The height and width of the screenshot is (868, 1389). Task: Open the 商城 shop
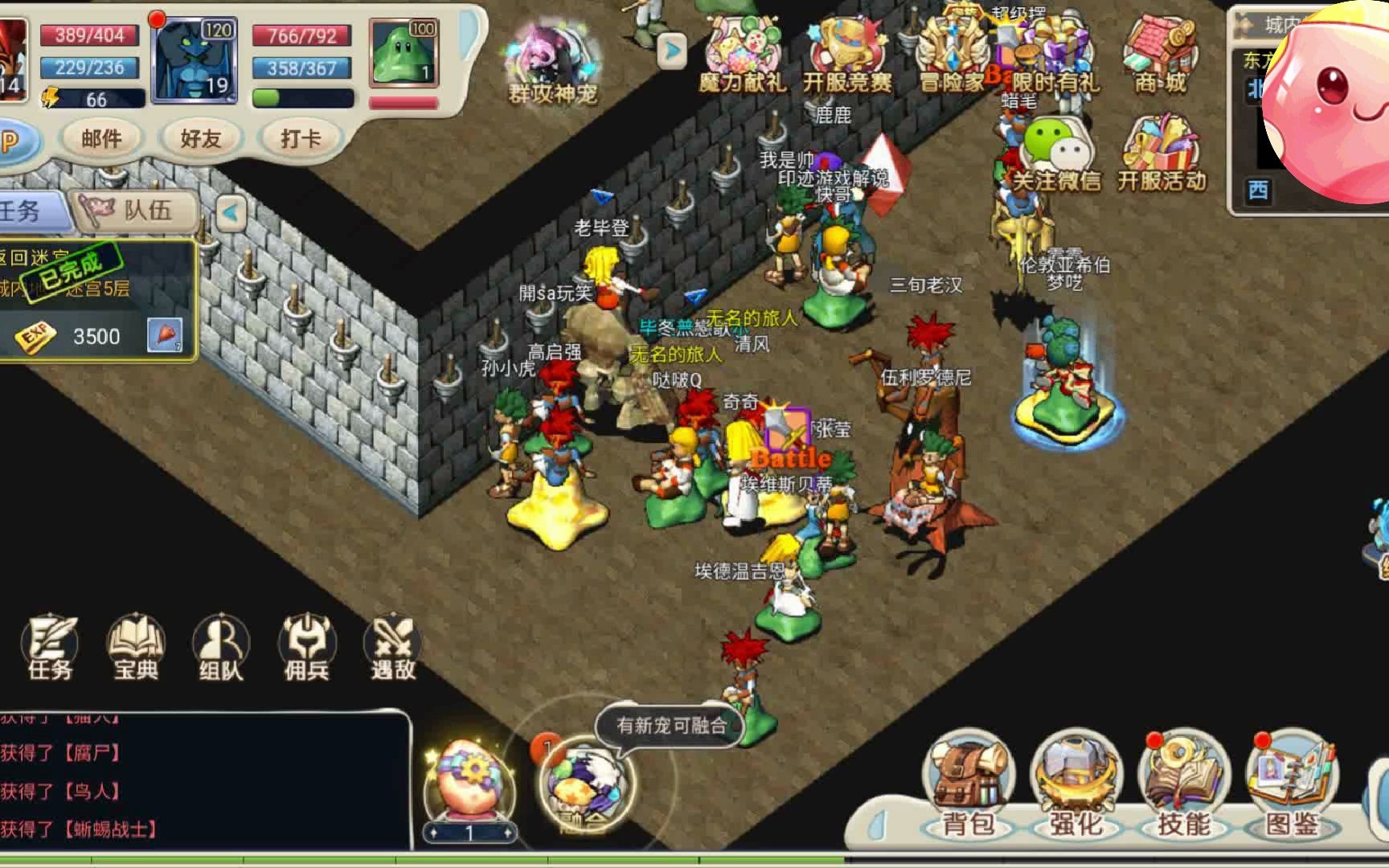click(x=1160, y=55)
